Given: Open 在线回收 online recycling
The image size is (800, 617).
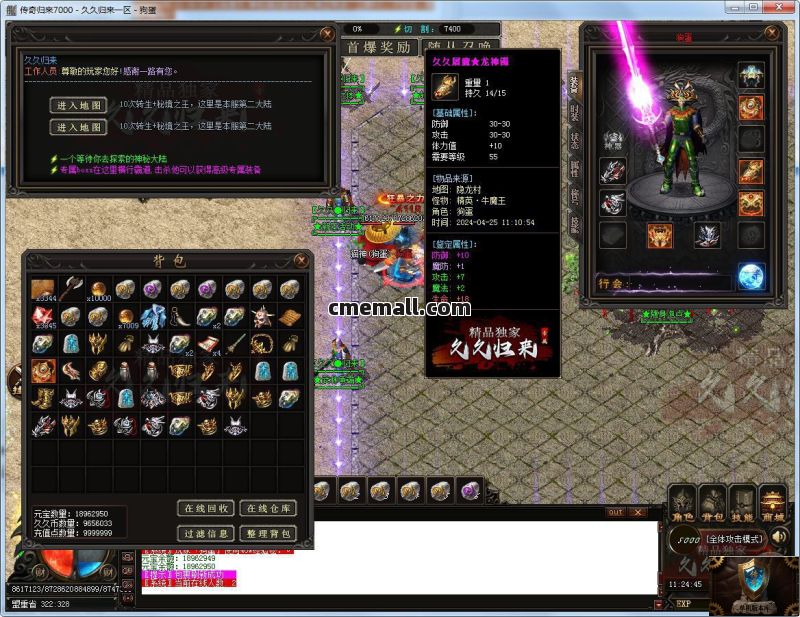Looking at the screenshot, I should 208,509.
